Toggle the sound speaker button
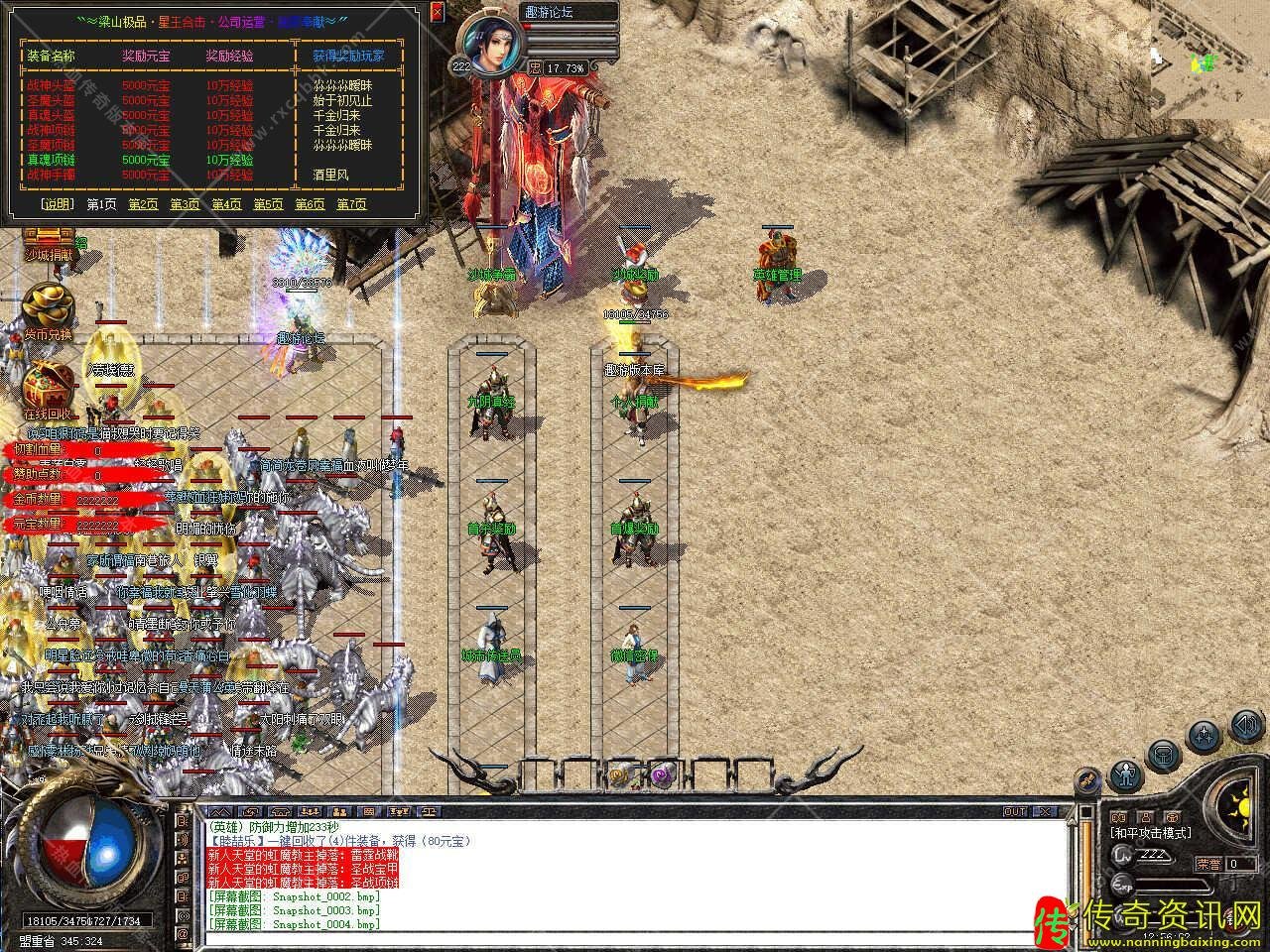The height and width of the screenshot is (952, 1270). tap(1244, 725)
